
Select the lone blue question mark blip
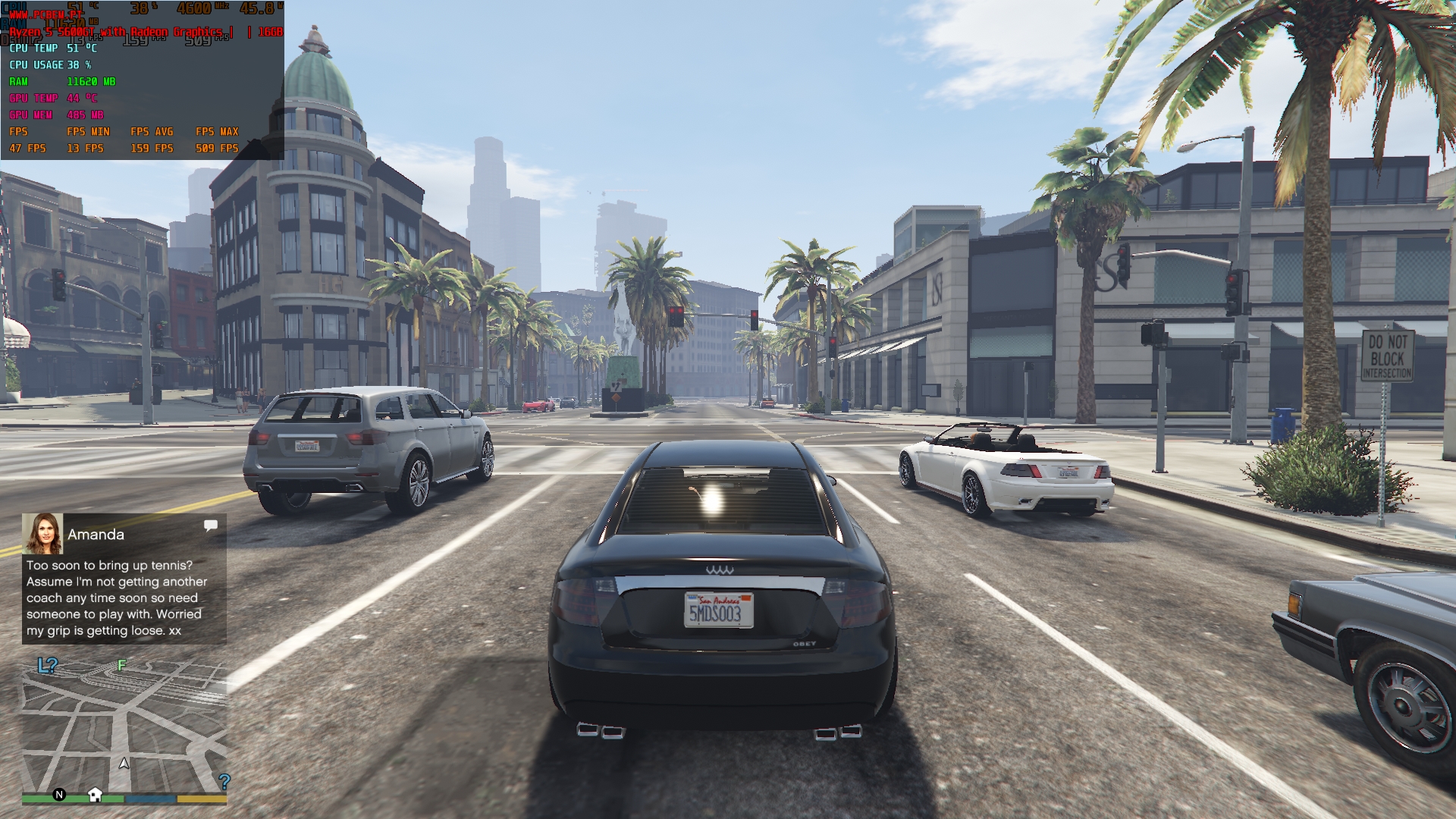pos(224,780)
